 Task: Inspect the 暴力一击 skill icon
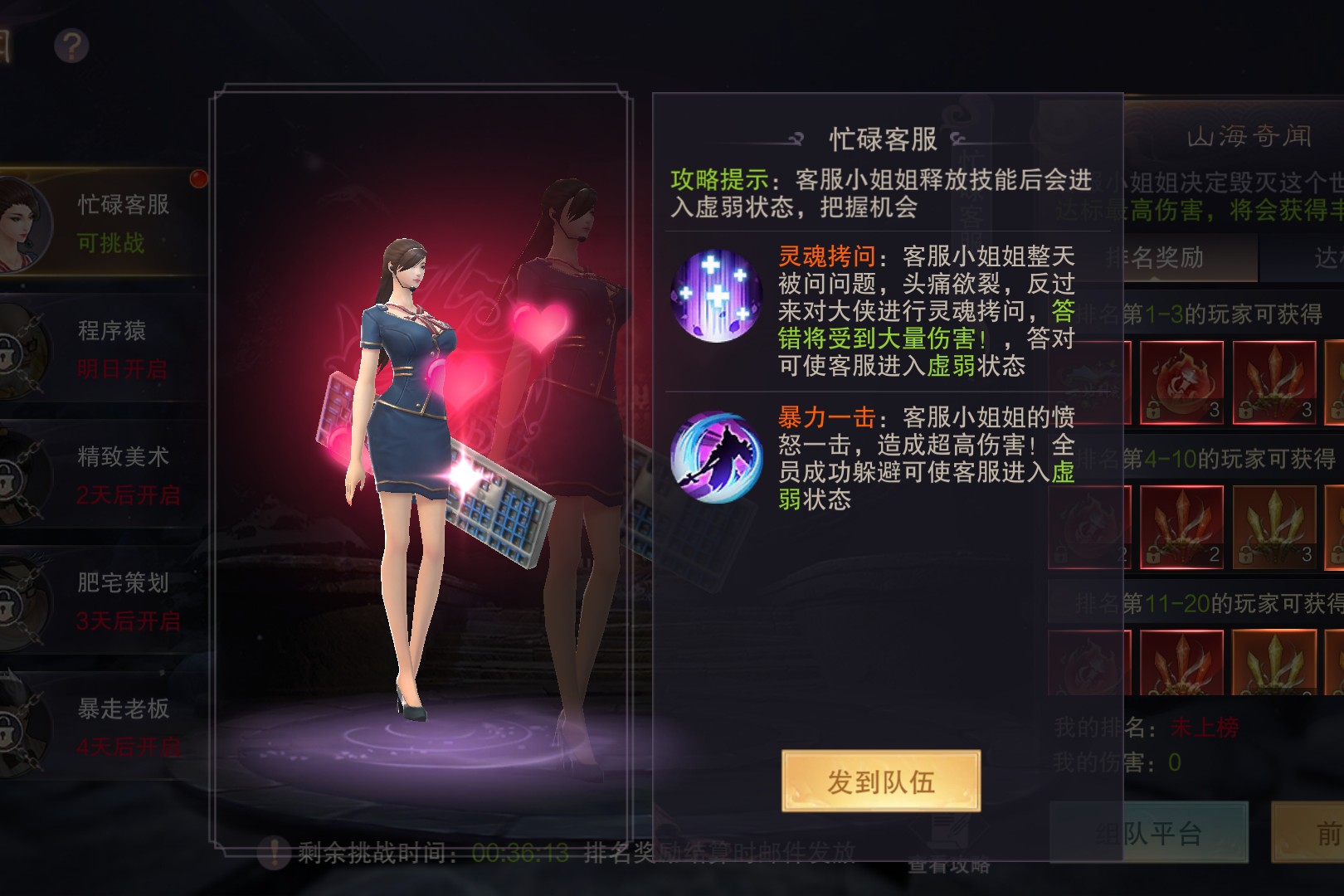715,457
